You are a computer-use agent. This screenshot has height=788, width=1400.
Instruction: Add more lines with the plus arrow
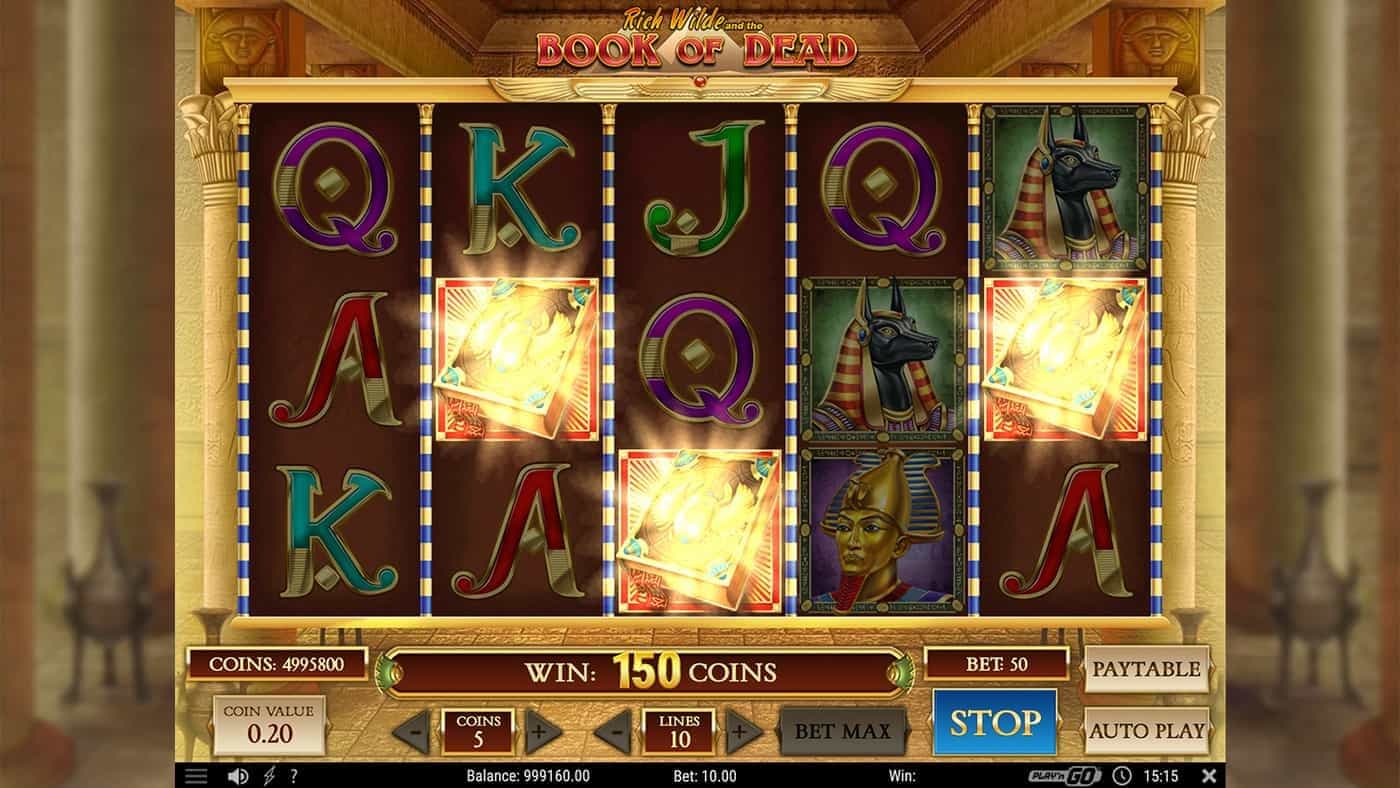point(744,732)
